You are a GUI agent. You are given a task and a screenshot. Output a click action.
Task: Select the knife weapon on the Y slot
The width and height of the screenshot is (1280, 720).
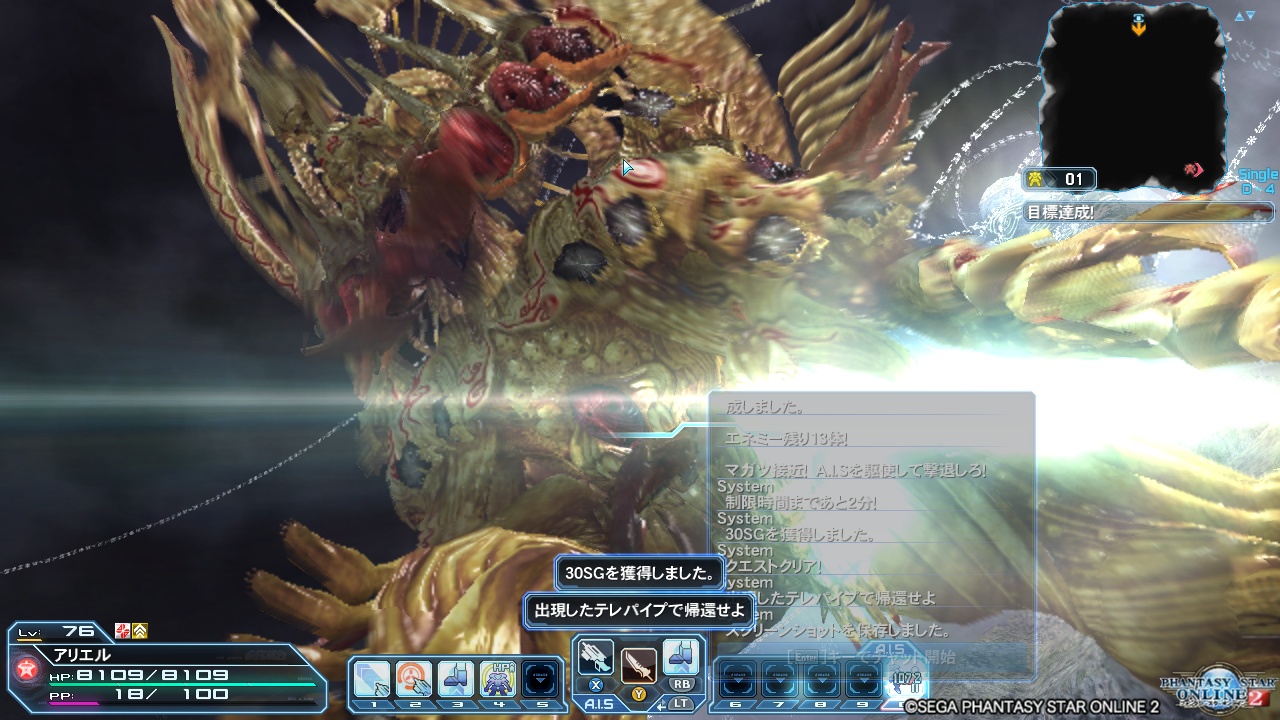[x=636, y=666]
